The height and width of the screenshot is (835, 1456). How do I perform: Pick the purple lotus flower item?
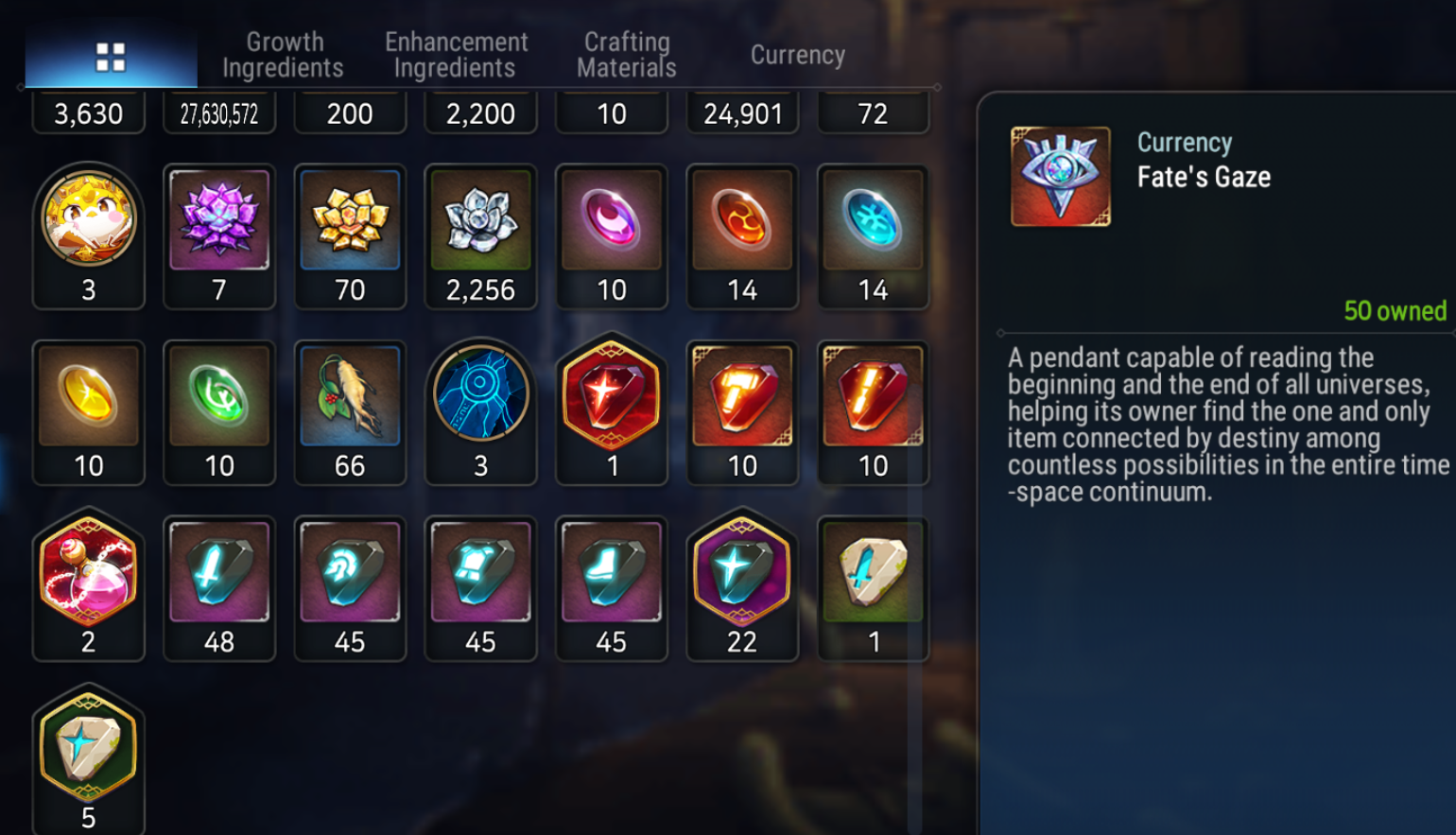click(219, 221)
